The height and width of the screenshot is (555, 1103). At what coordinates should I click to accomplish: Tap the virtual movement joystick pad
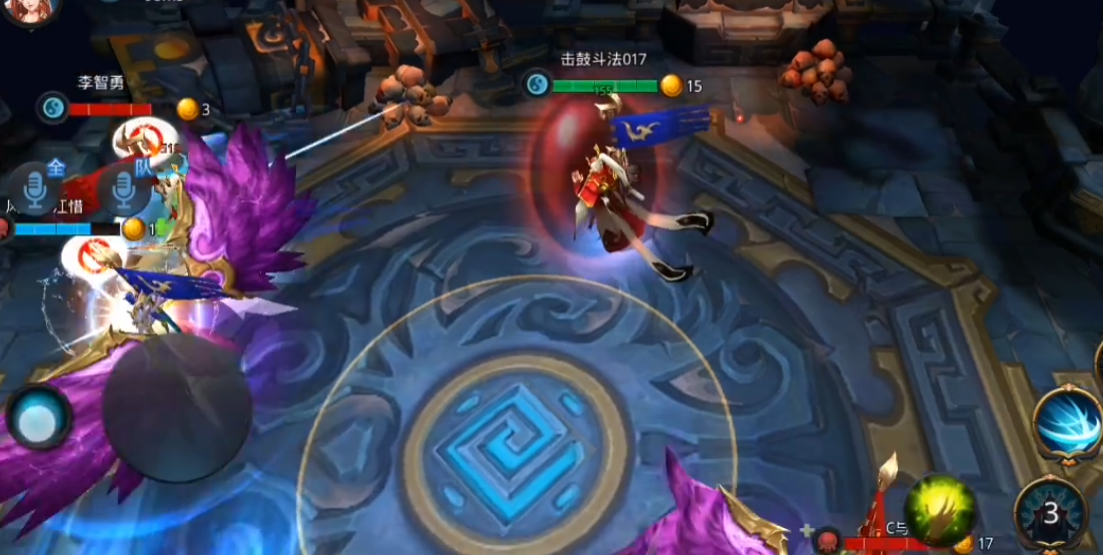coord(177,408)
